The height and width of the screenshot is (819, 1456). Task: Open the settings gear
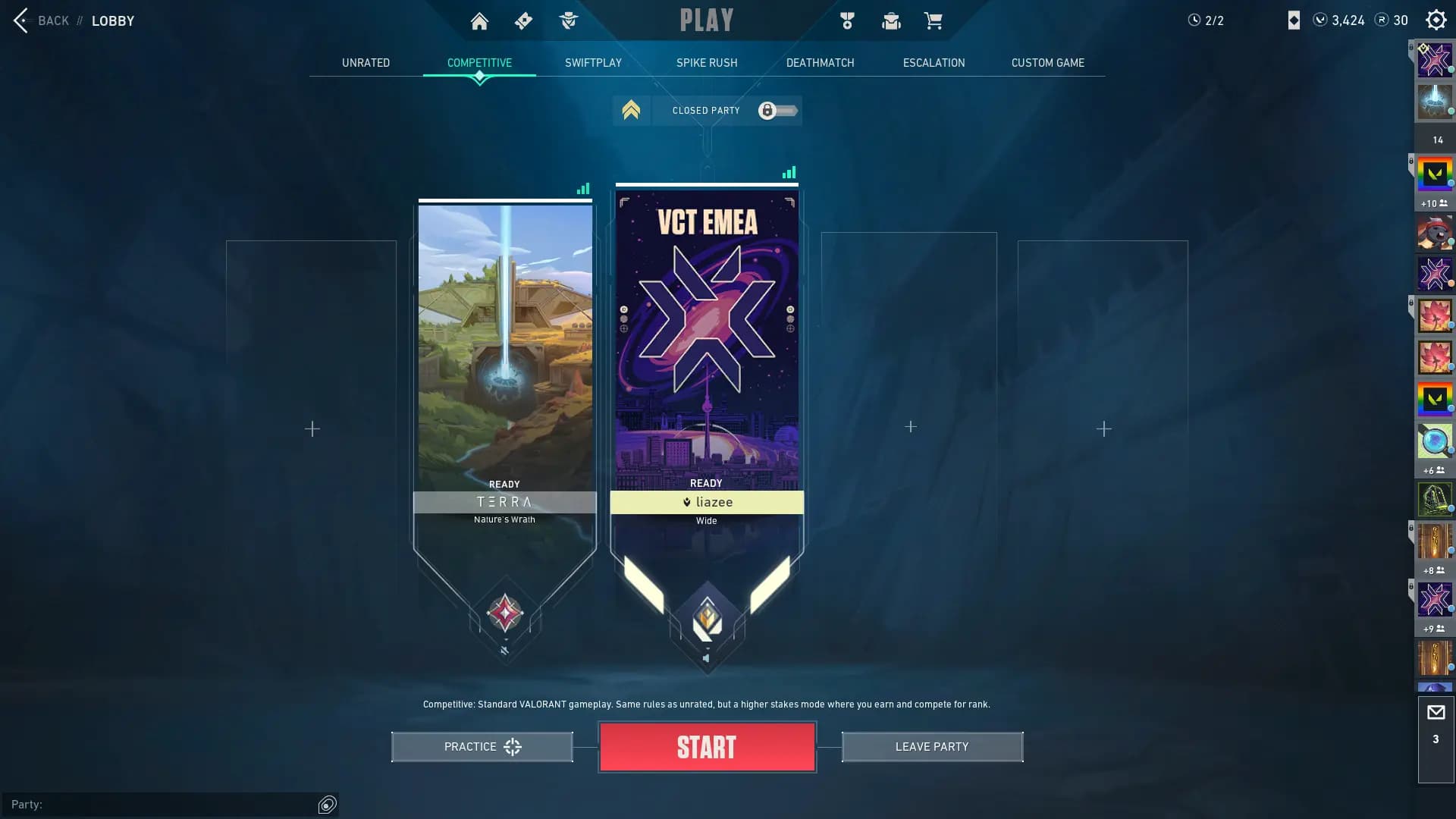[1436, 20]
